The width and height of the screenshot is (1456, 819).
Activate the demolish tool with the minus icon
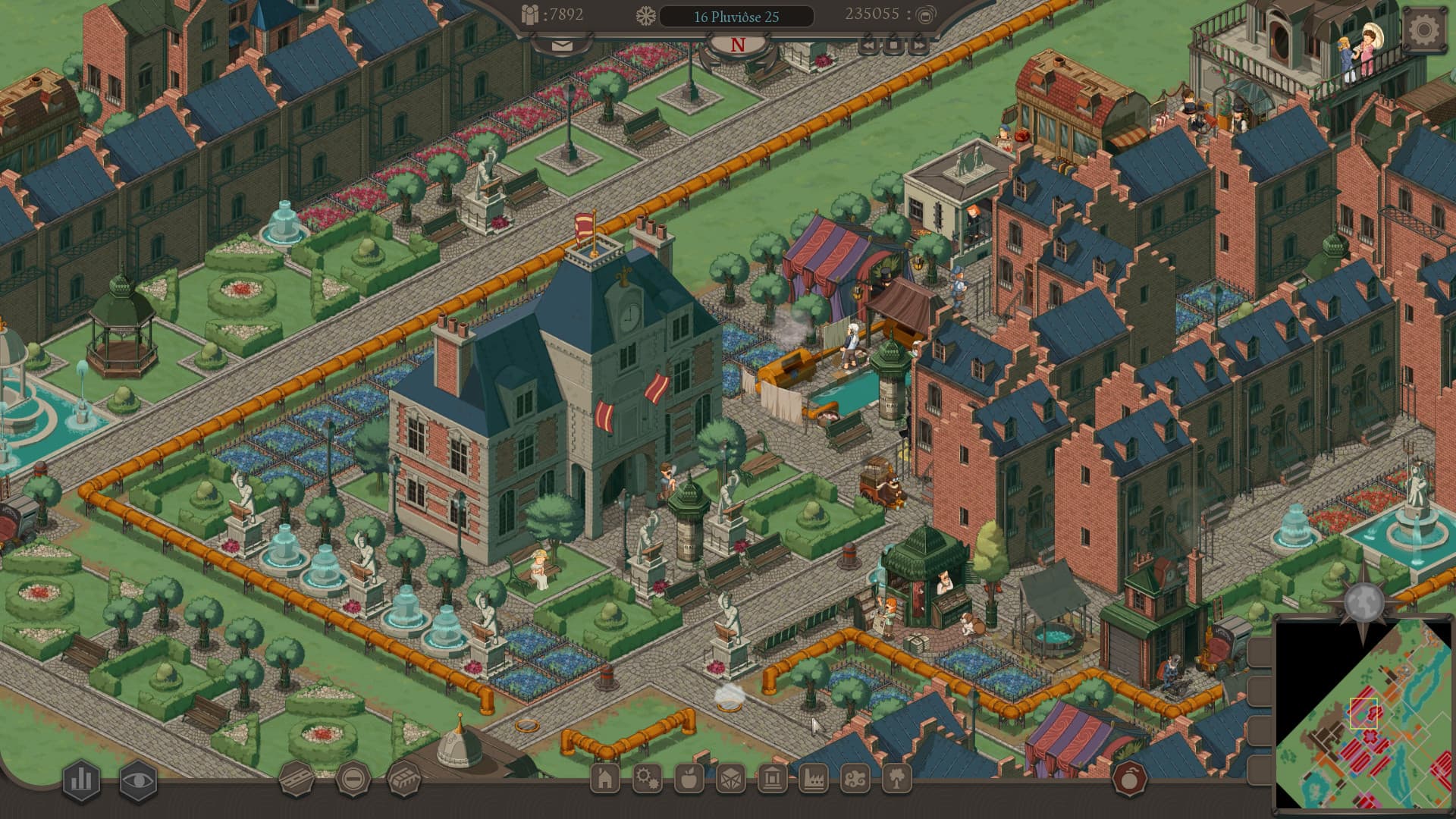click(353, 777)
